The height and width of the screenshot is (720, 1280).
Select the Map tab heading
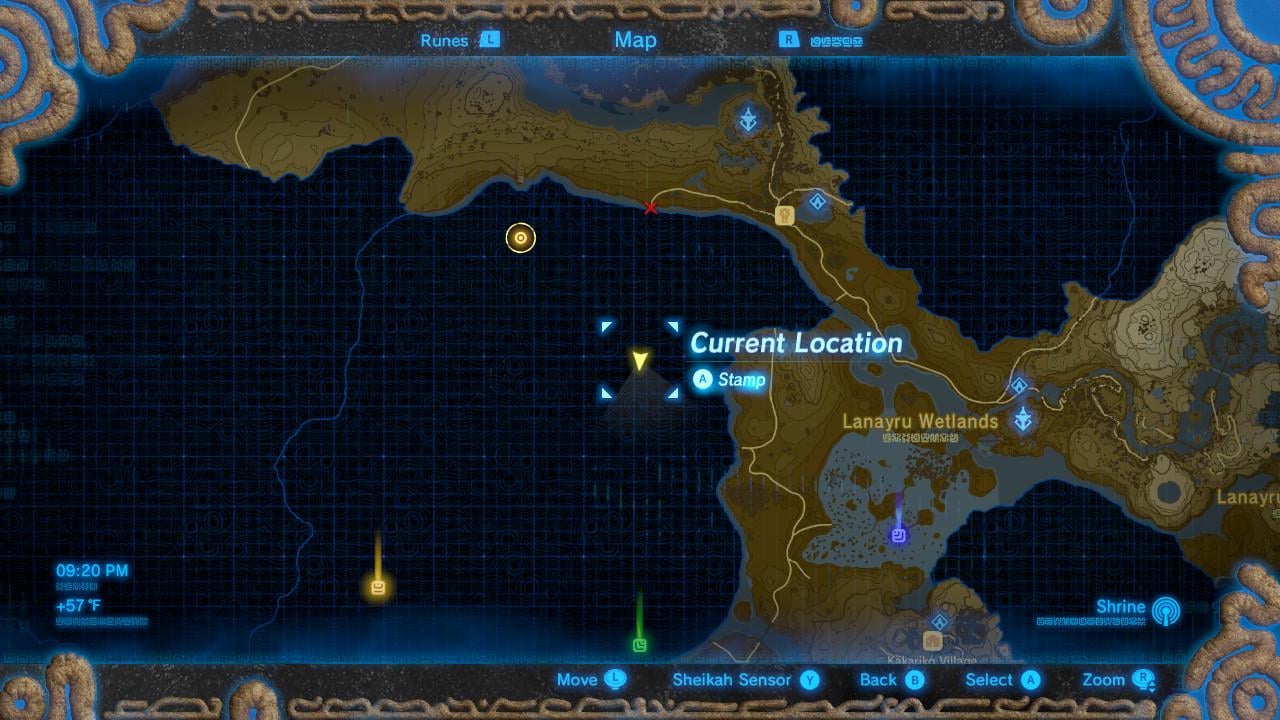pyautogui.click(x=635, y=40)
